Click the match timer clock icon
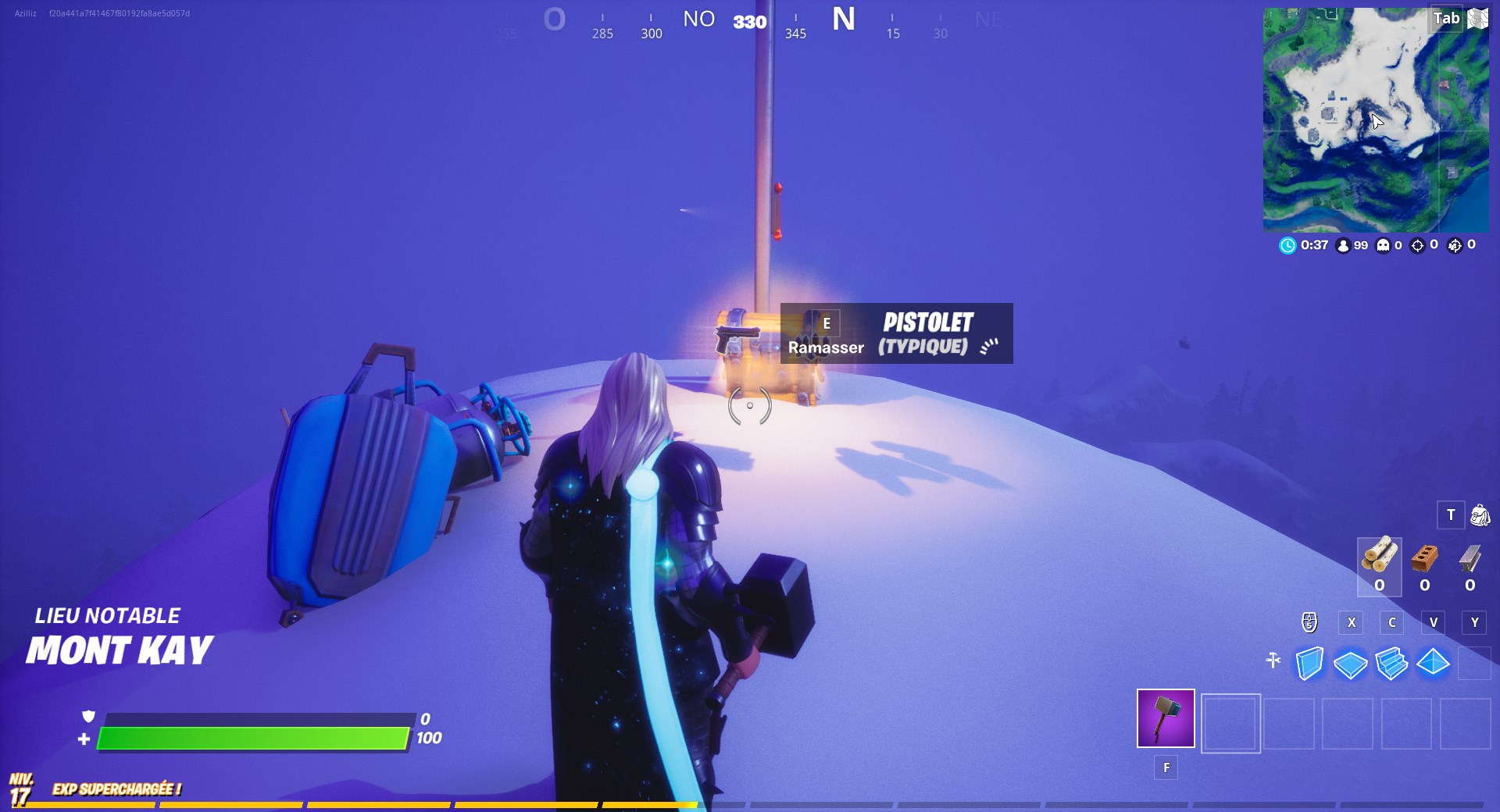 [x=1288, y=245]
